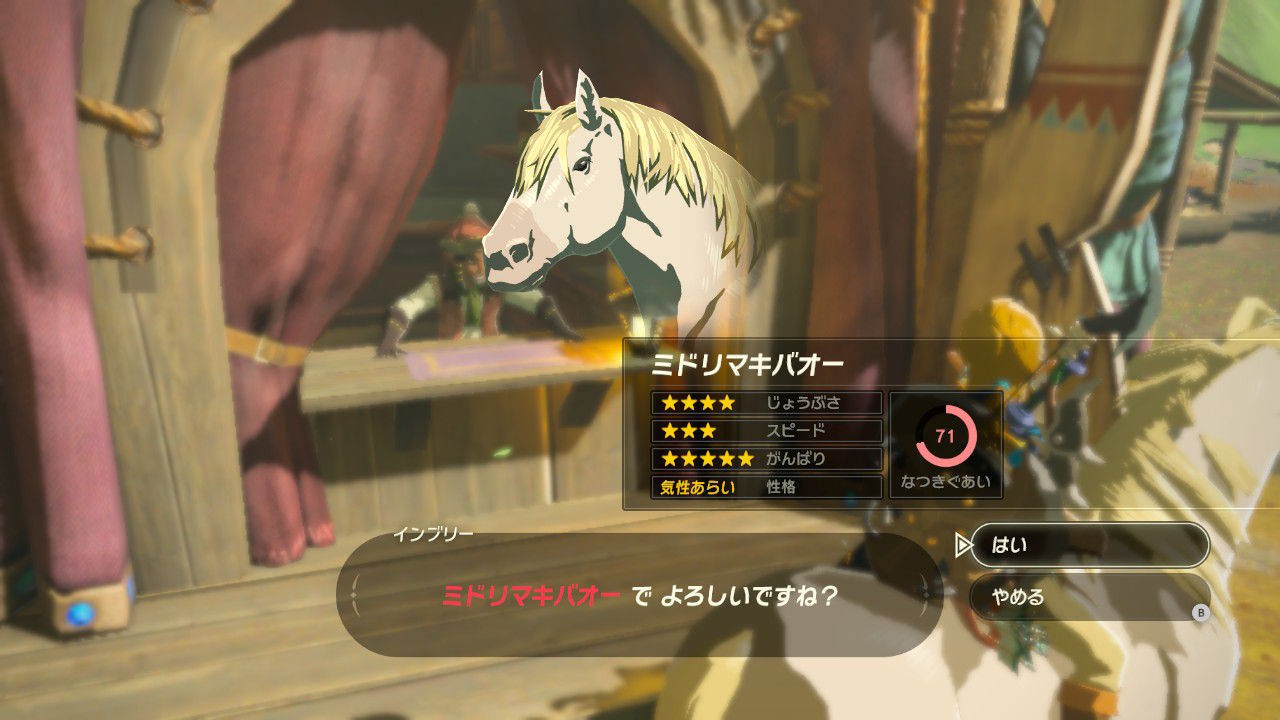Select the がんばり stat row
This screenshot has width=1280, height=720.
(765, 461)
